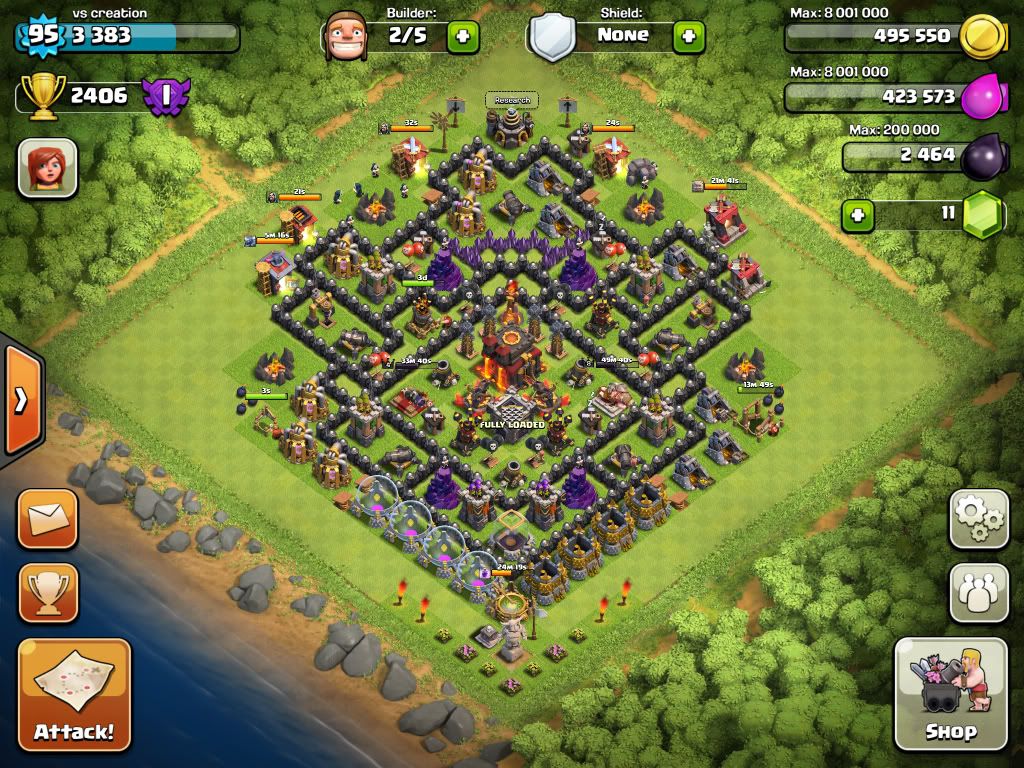Open the envelope messages inbox
This screenshot has width=1024, height=768.
point(47,519)
